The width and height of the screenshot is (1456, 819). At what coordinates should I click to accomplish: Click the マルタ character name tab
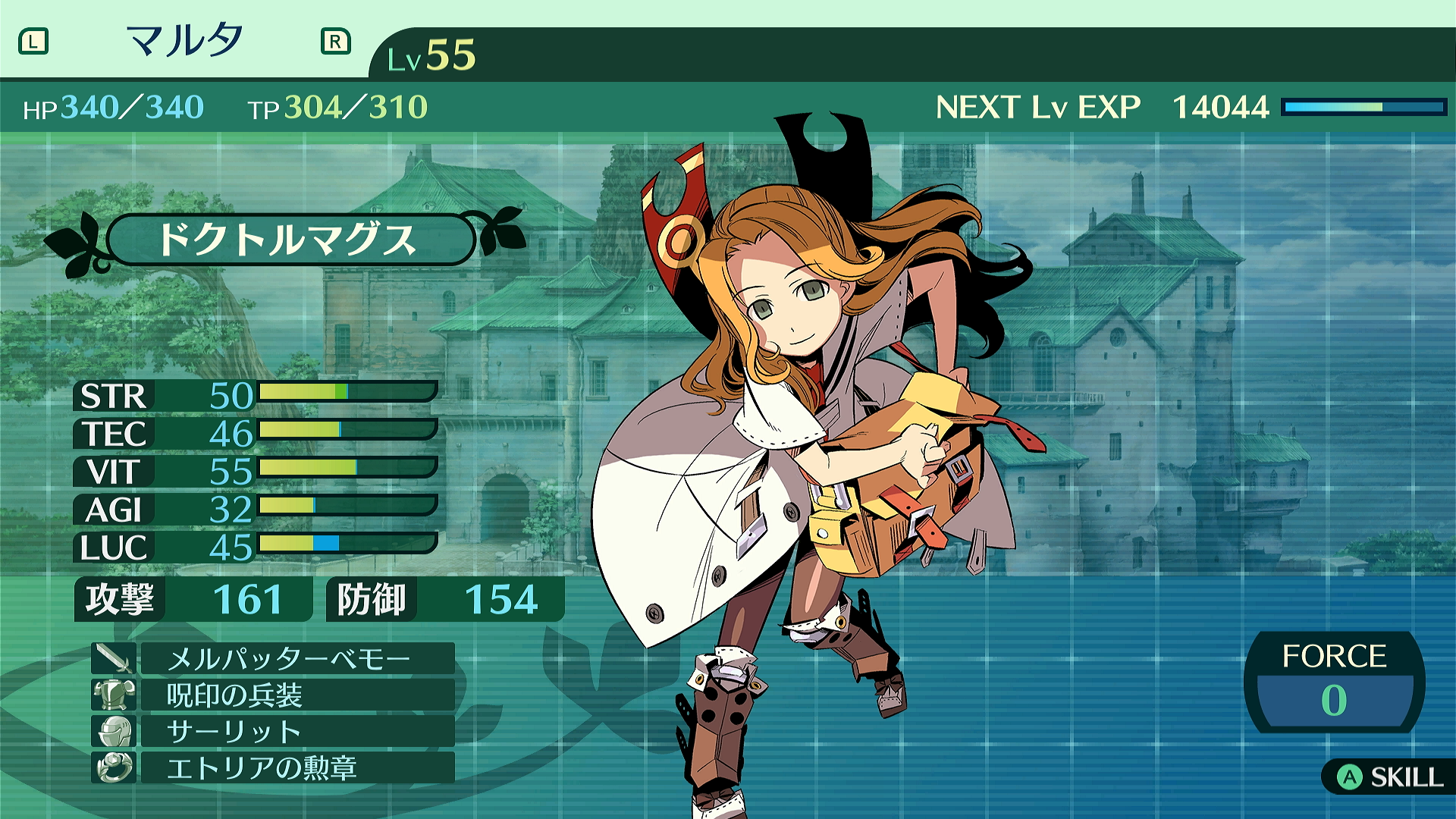(184, 41)
